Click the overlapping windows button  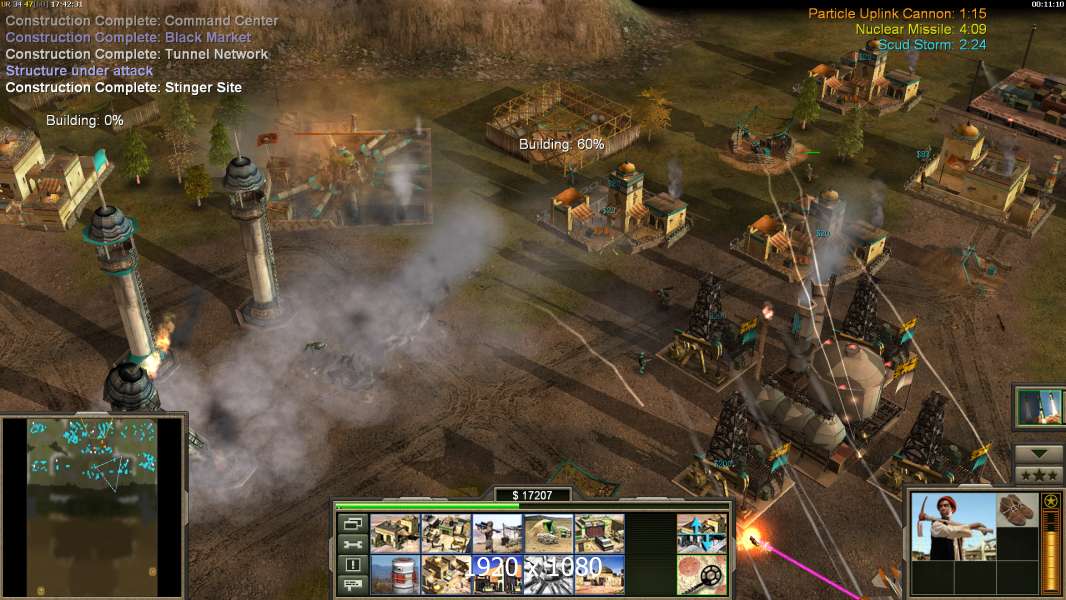coord(351,524)
